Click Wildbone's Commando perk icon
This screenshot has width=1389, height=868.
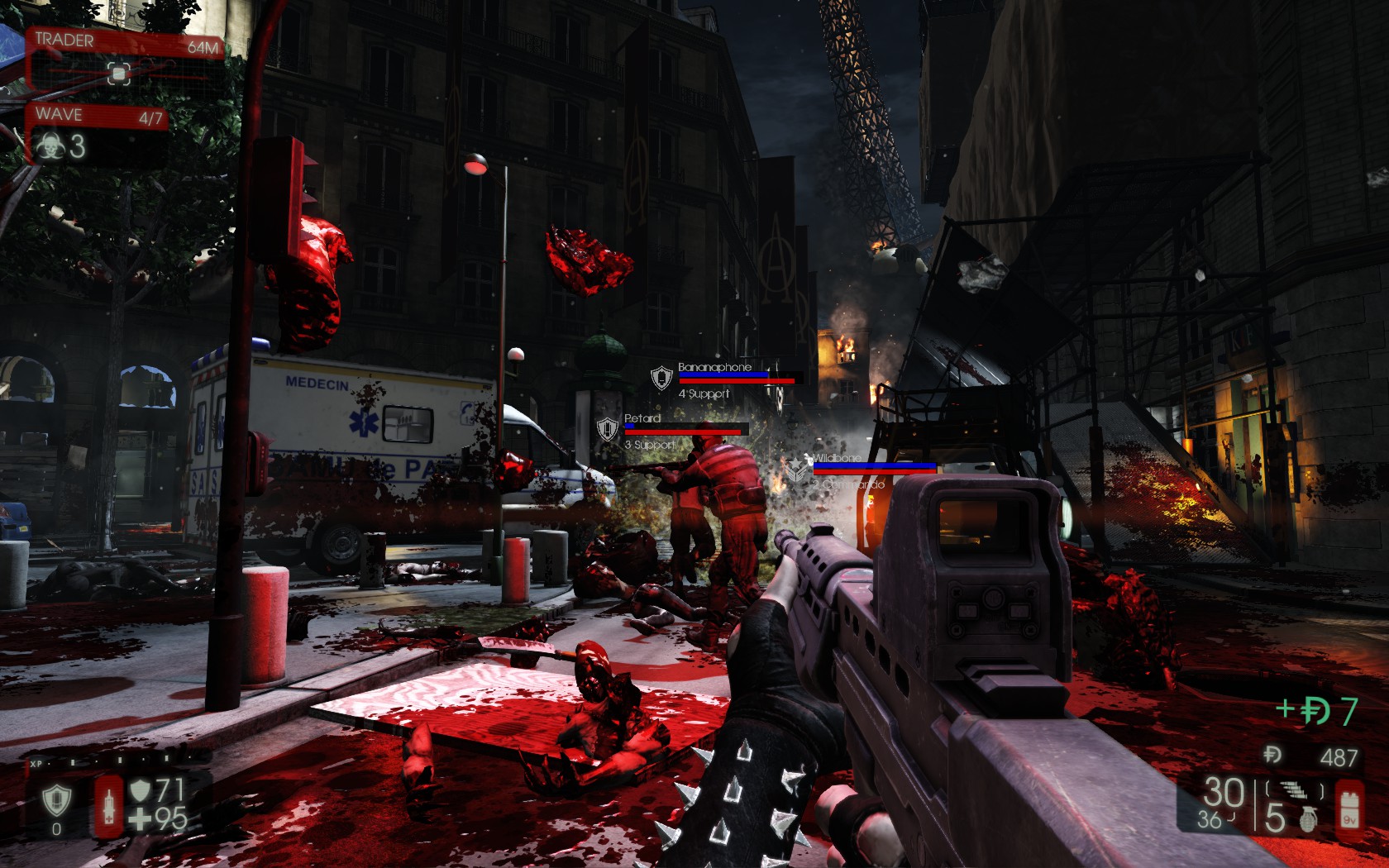point(796,470)
